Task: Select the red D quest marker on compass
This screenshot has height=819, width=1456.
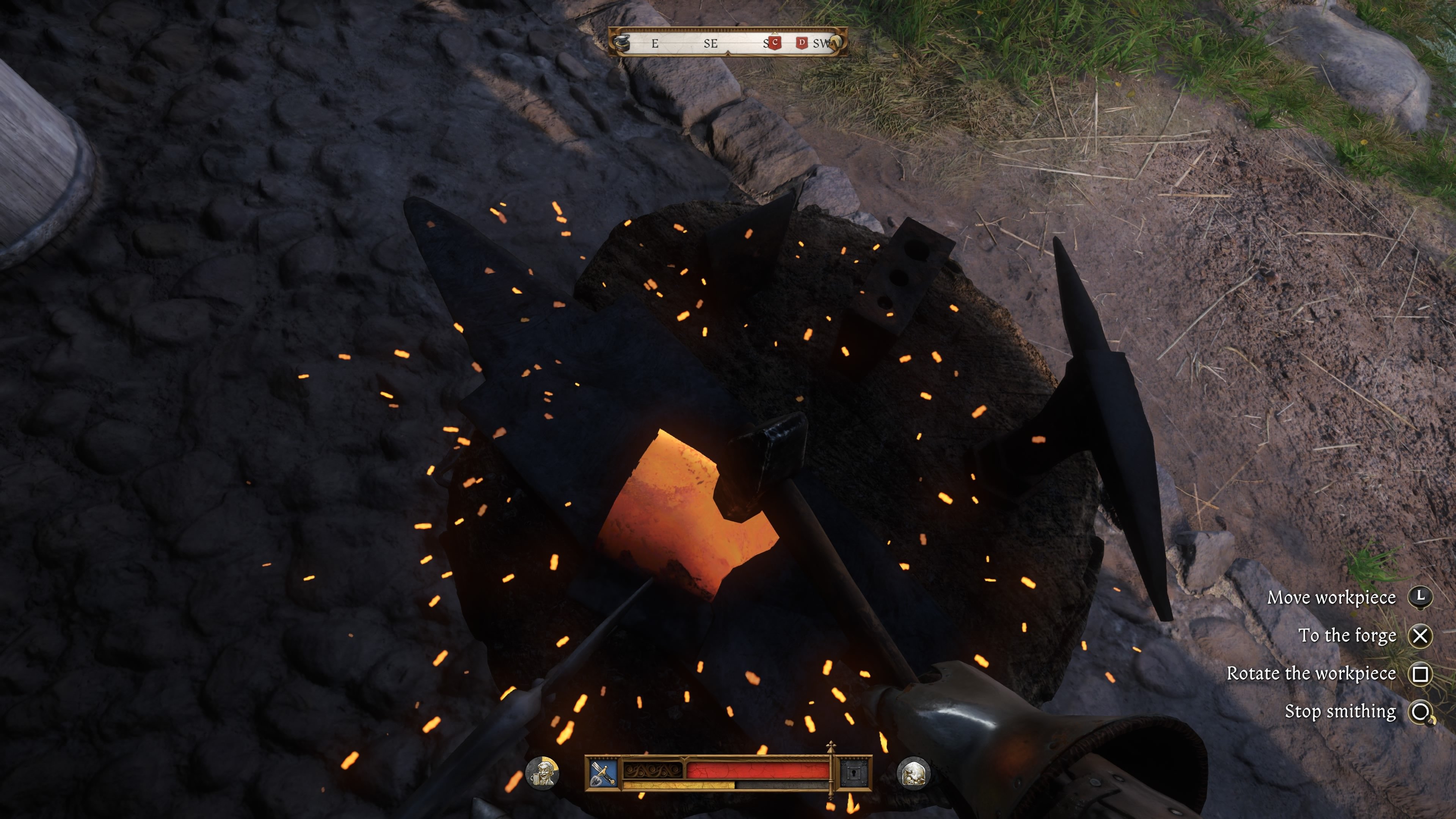Action: (x=802, y=42)
